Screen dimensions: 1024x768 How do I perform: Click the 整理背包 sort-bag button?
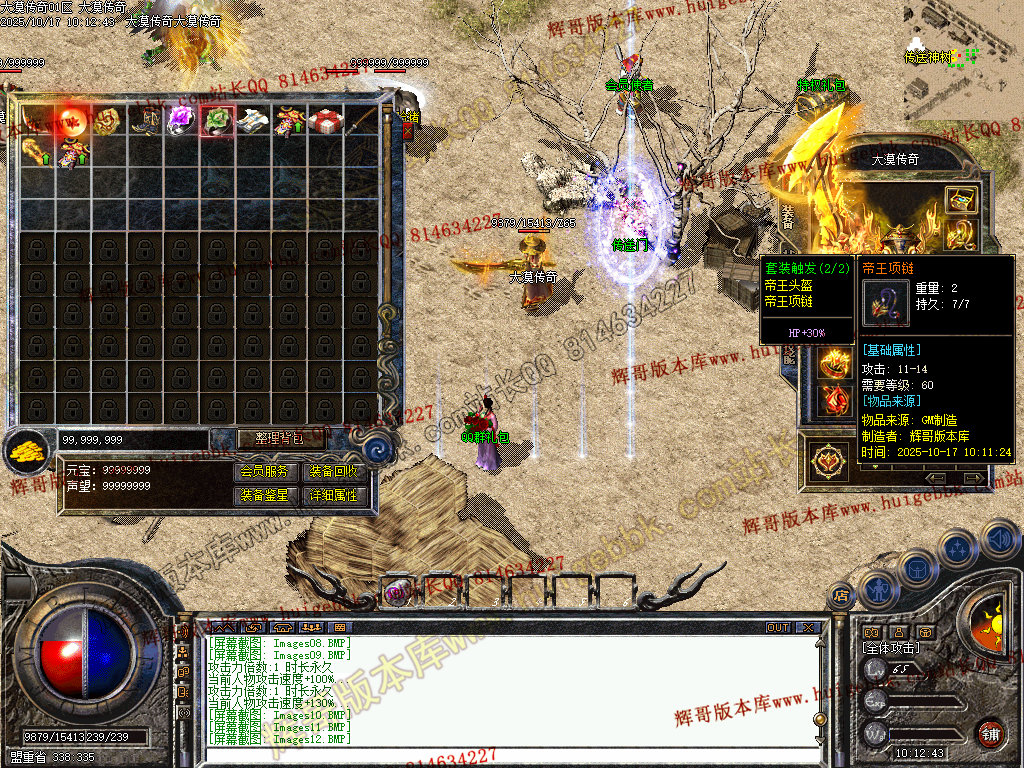pos(268,439)
